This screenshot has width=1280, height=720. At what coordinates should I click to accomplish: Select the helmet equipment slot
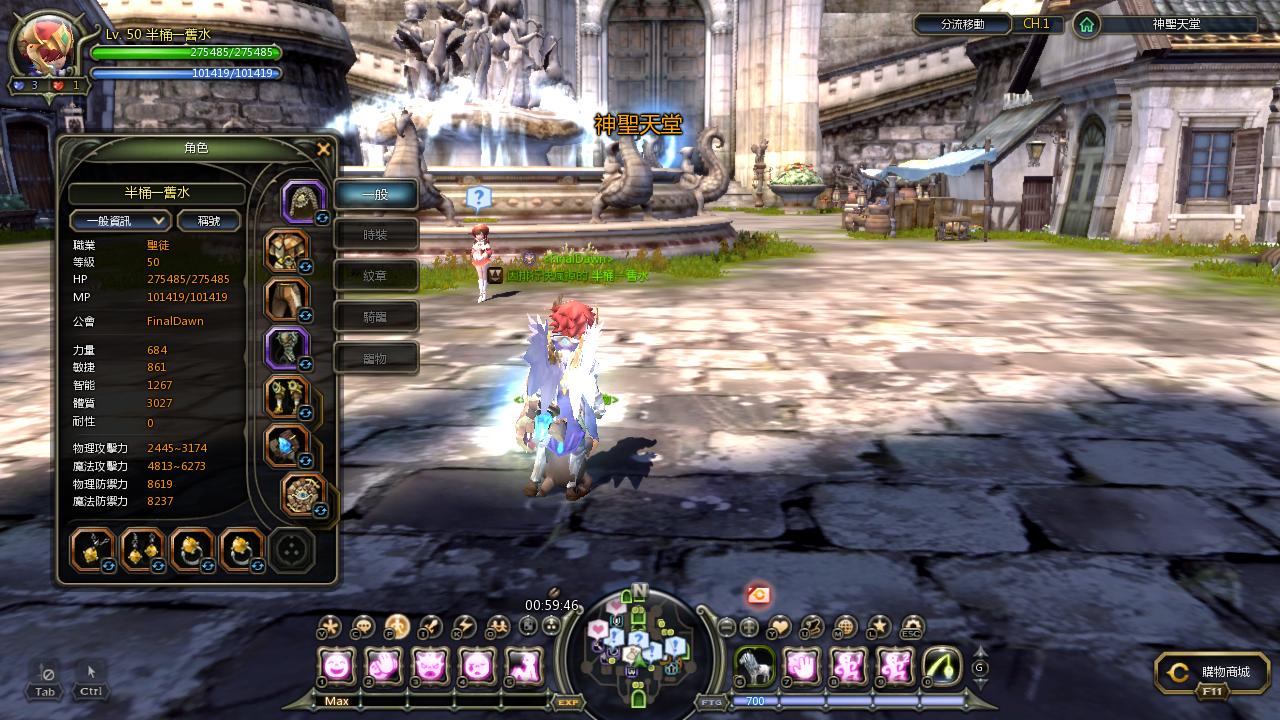pyautogui.click(x=302, y=200)
